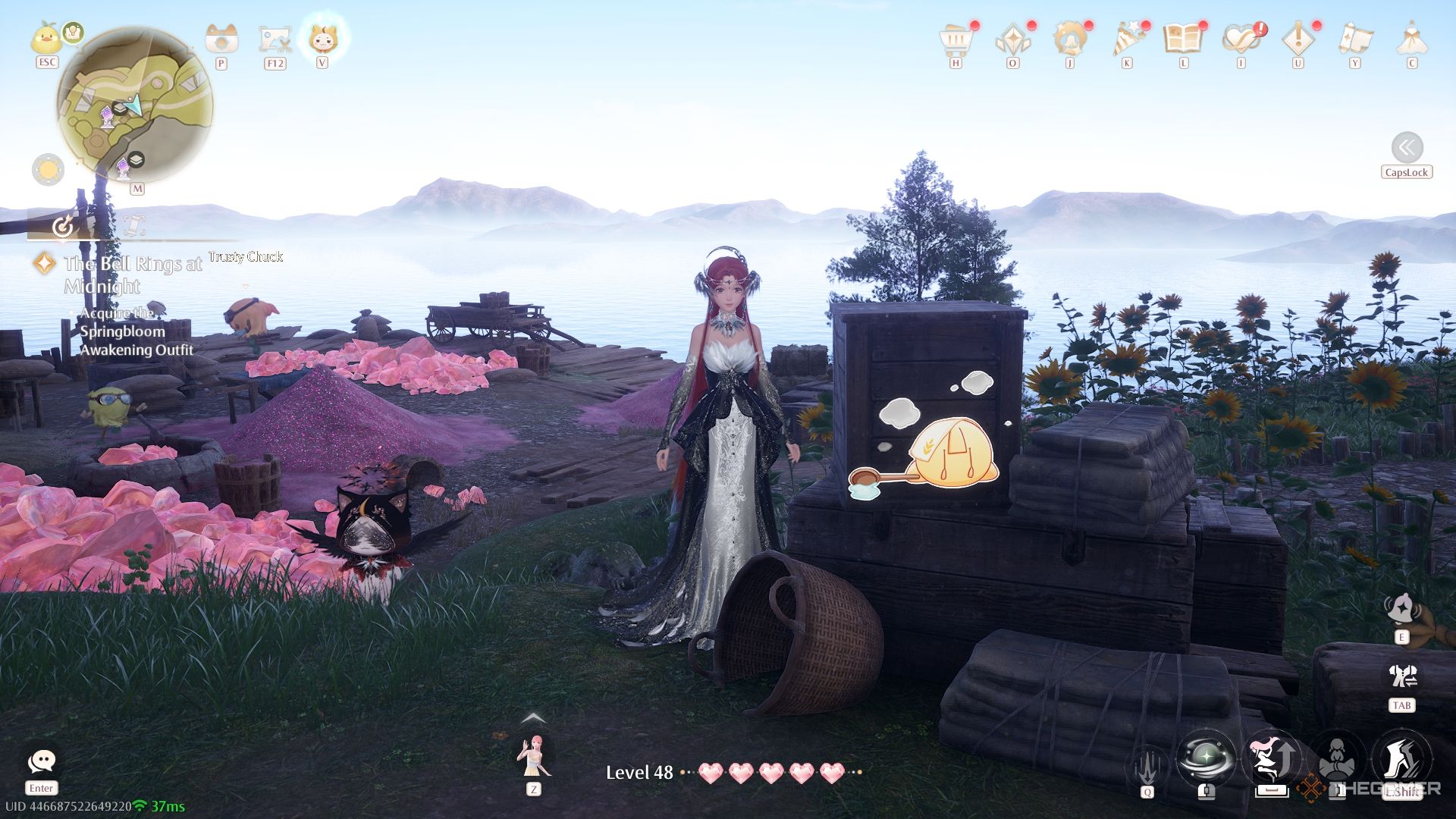Screen dimensions: 1456x819
Task: Click the sun time-of-day icon
Action: [48, 169]
